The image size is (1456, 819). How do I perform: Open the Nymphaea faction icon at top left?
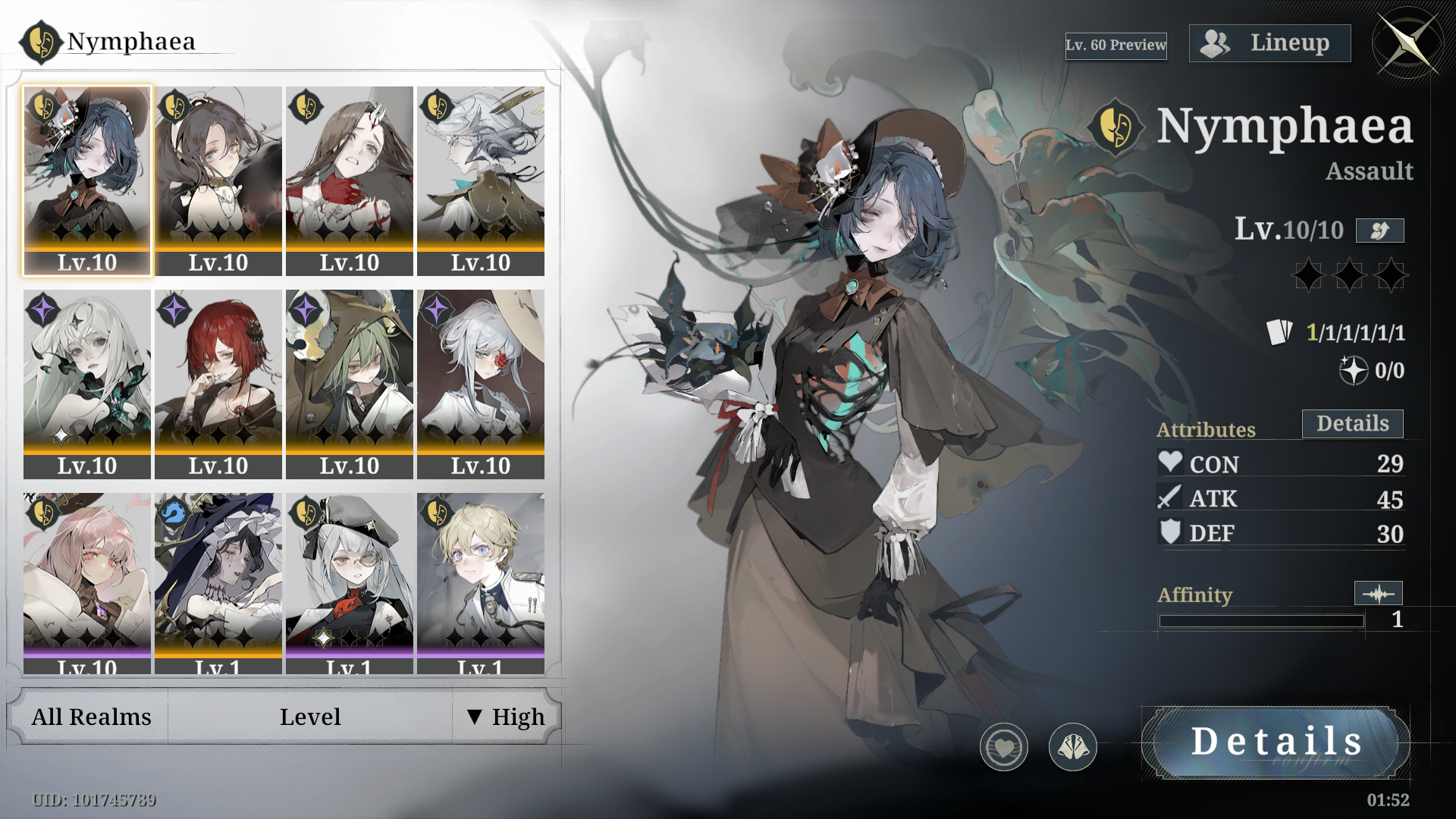coord(39,42)
